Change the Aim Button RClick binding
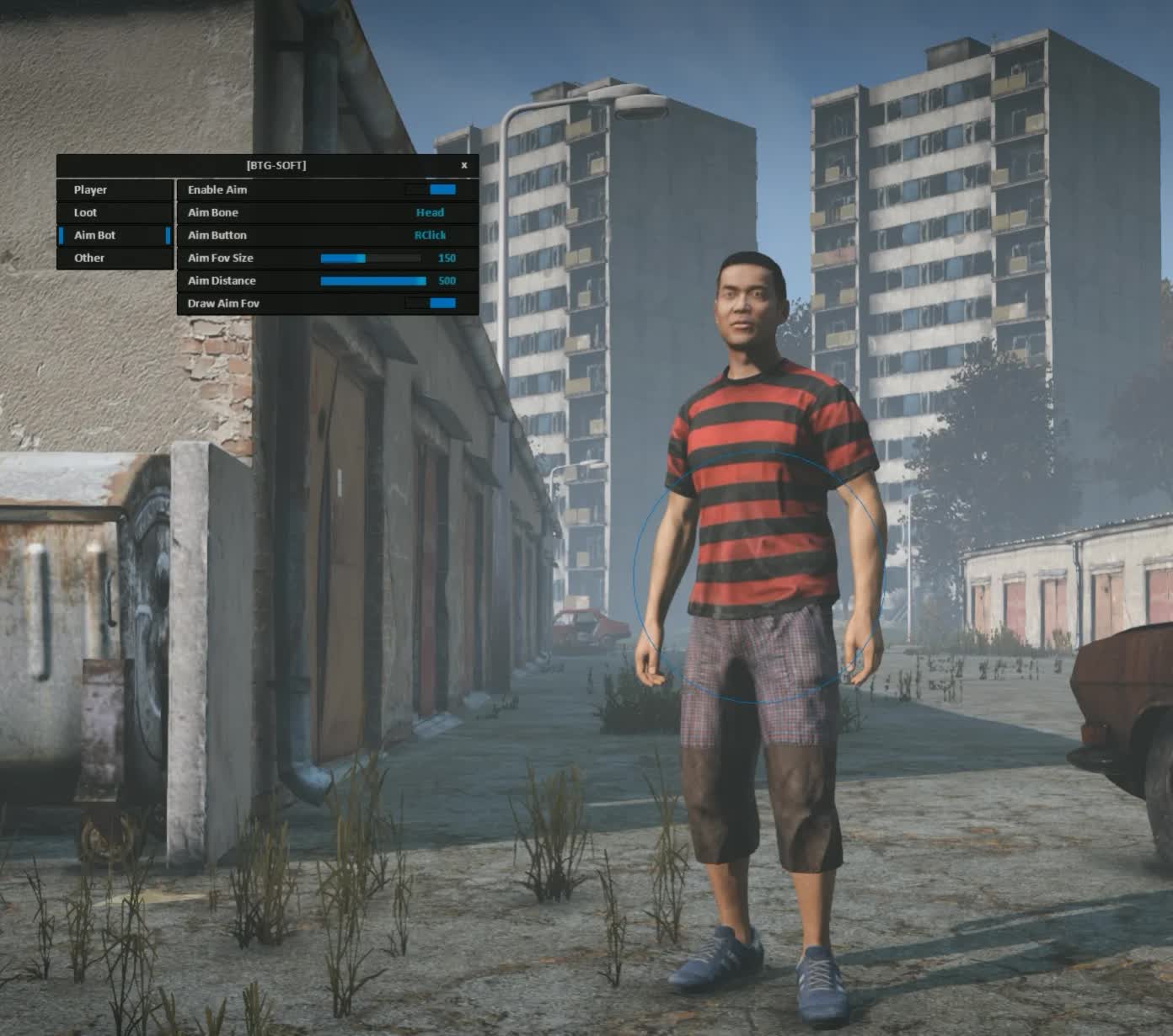 [x=430, y=236]
